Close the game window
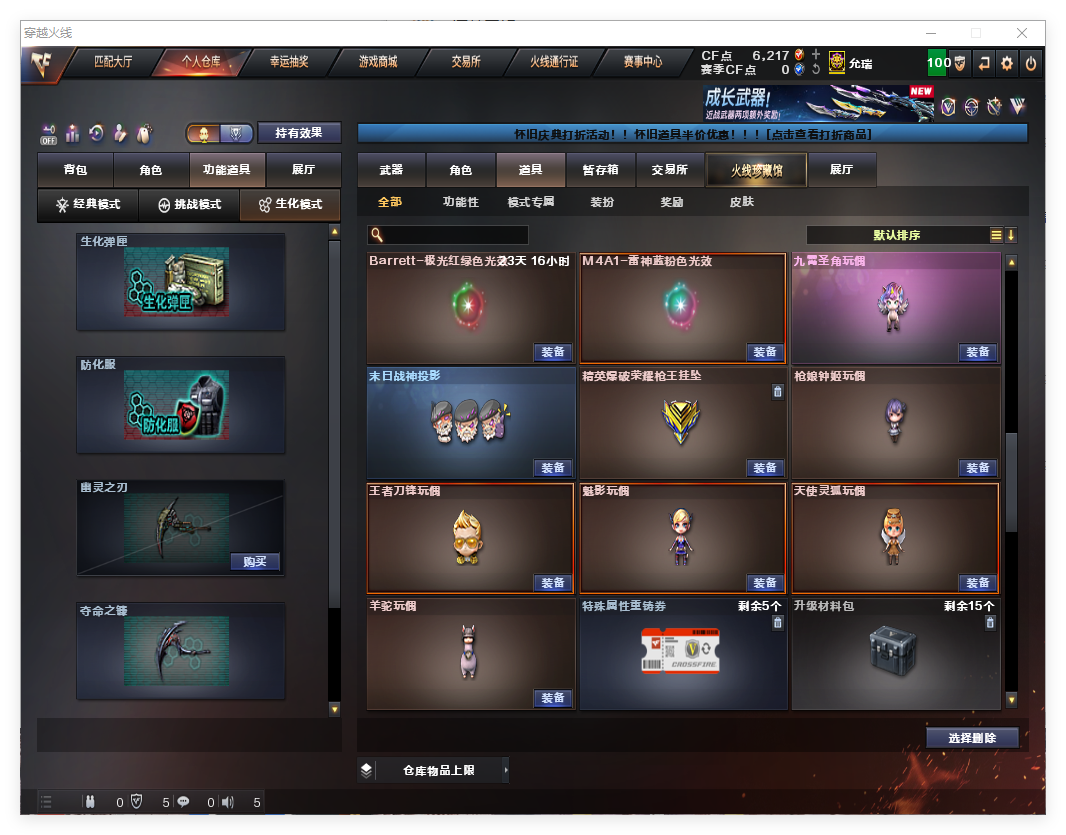This screenshot has width=1066, height=835. [x=1022, y=33]
